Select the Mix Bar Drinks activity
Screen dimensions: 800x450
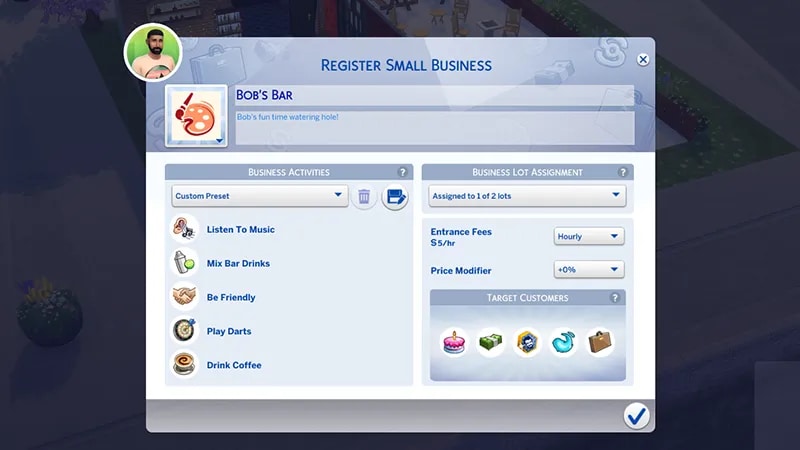point(238,264)
